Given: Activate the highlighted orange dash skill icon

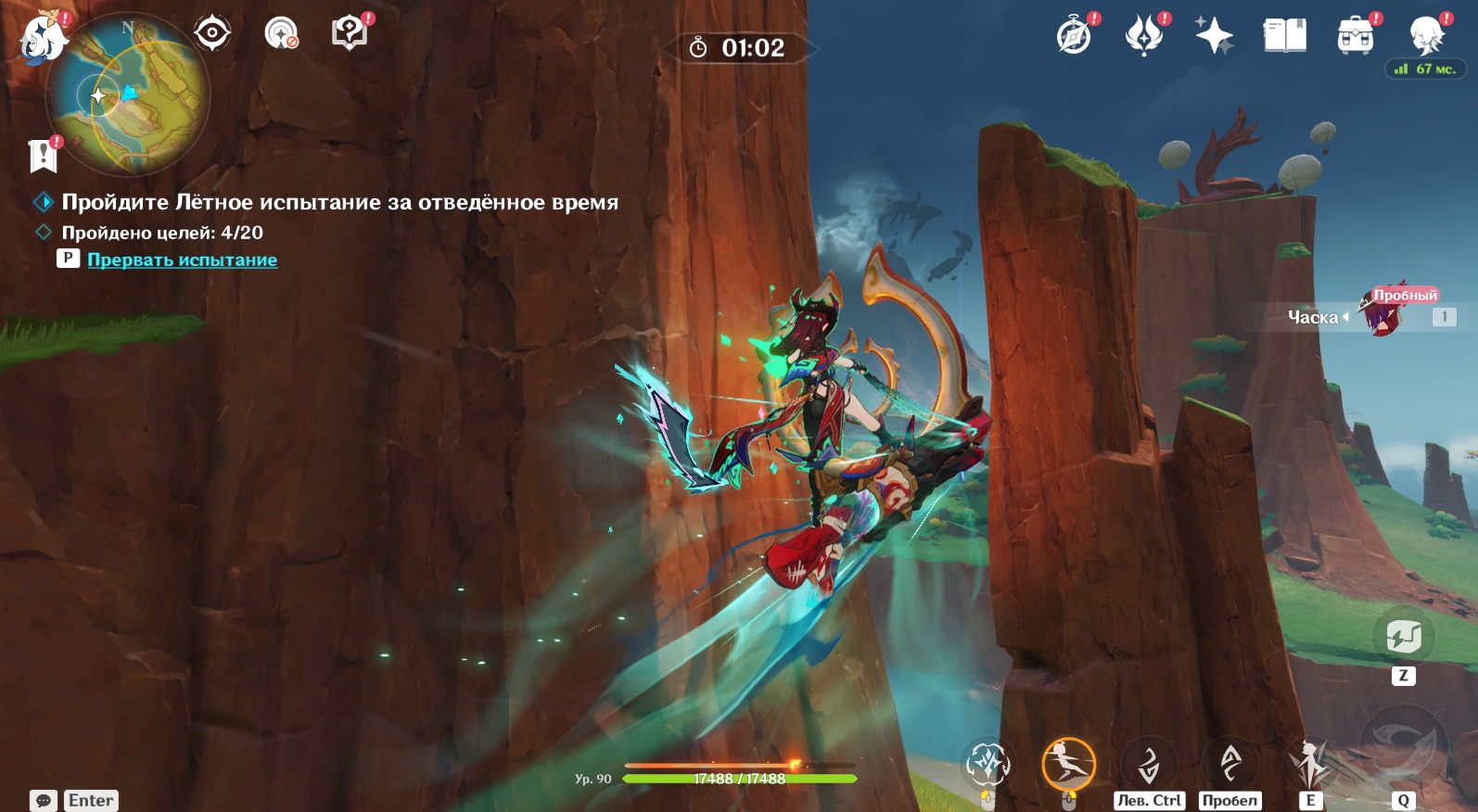Looking at the screenshot, I should [x=1068, y=765].
